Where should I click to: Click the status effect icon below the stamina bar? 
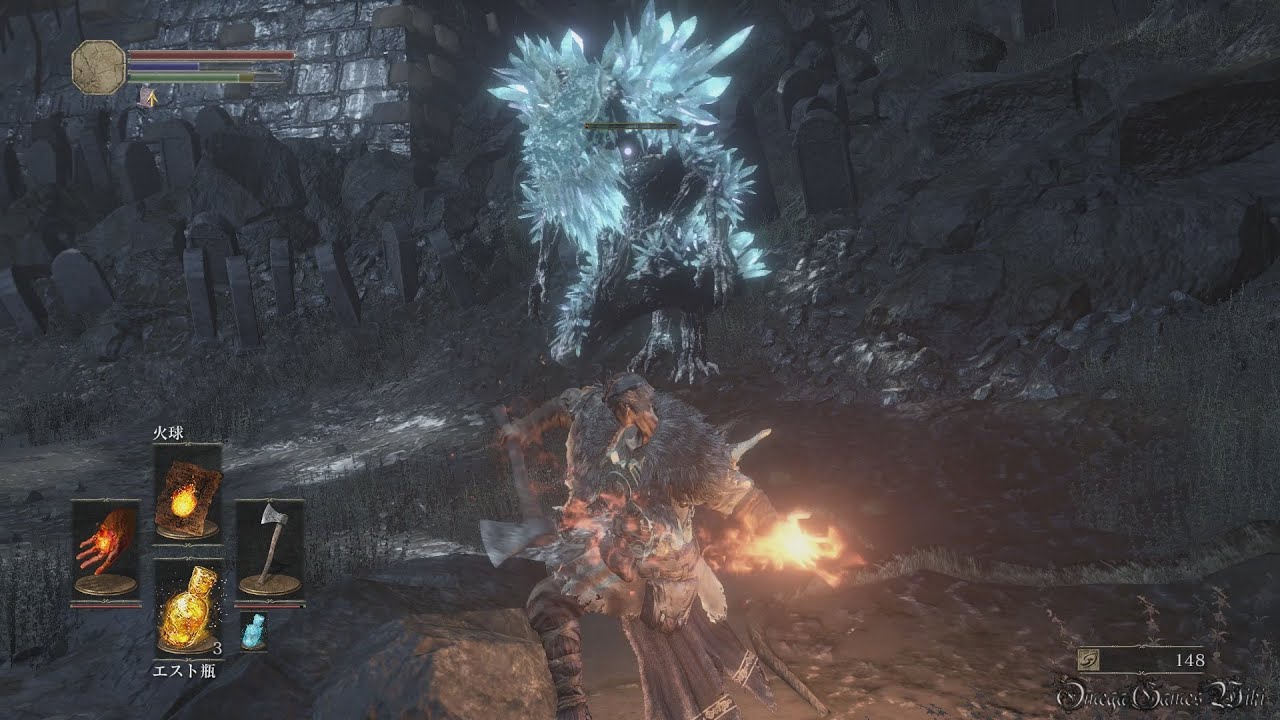pyautogui.click(x=146, y=96)
